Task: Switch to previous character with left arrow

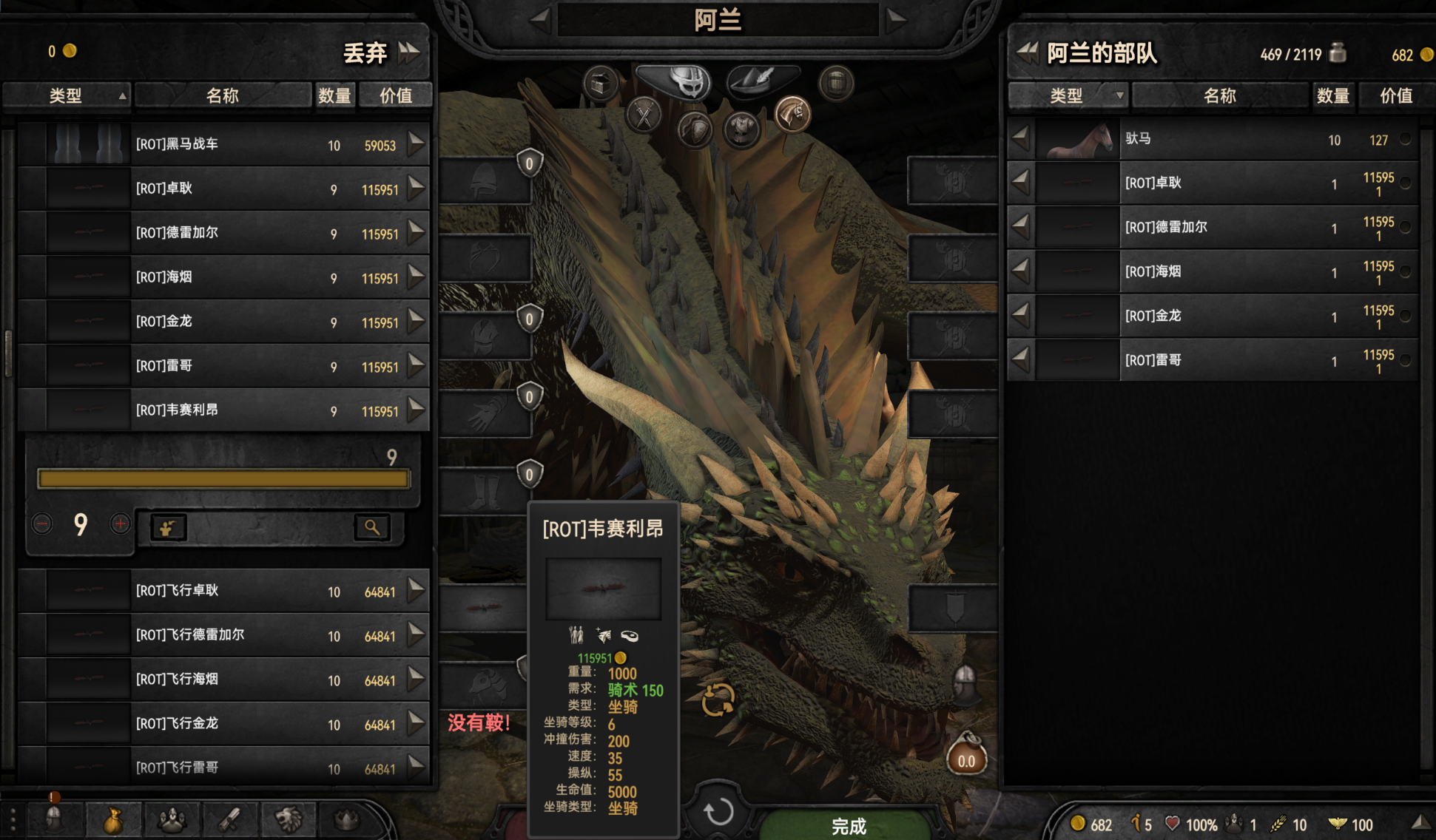Action: [541, 19]
